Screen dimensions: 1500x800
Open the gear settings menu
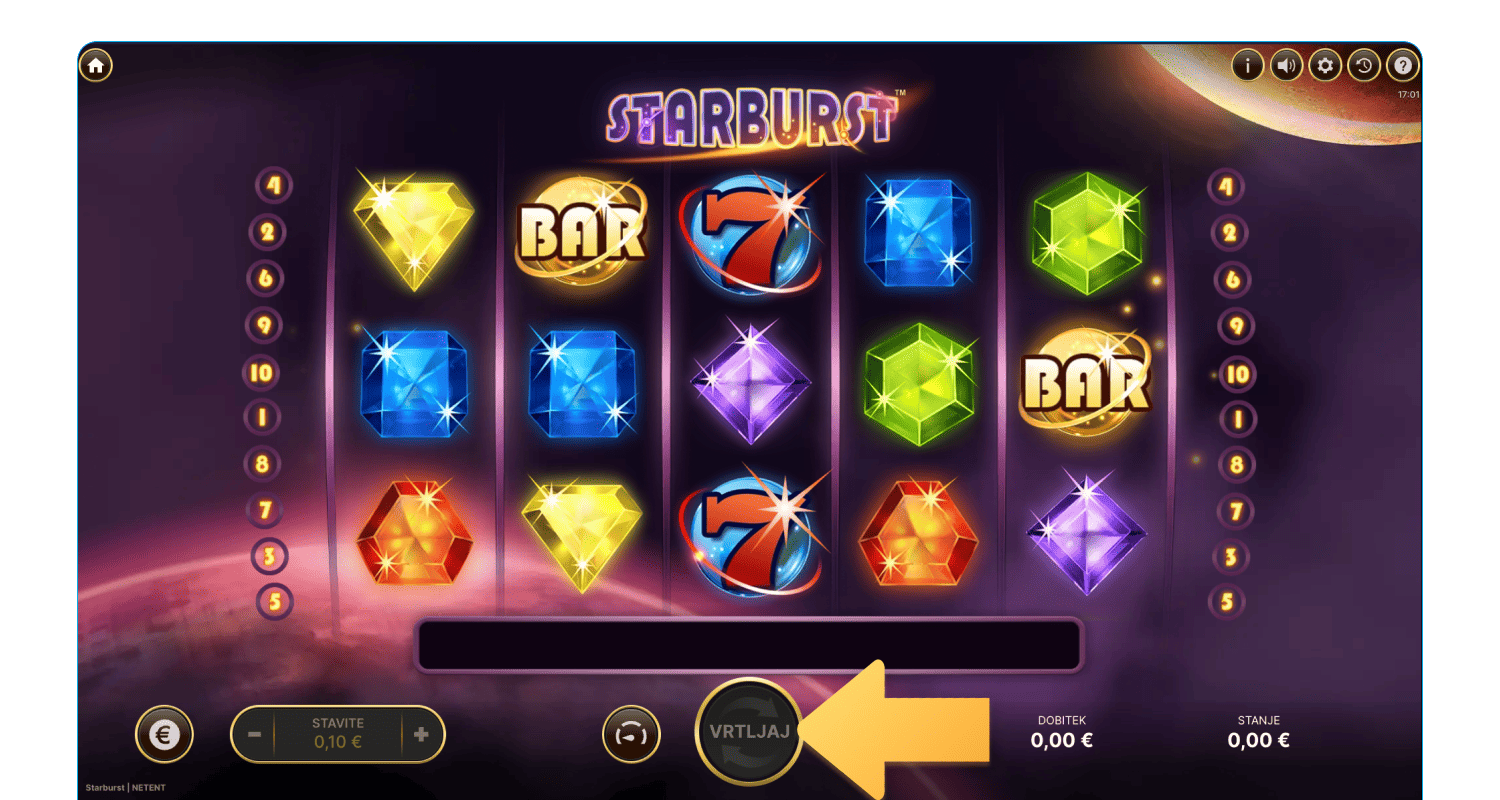click(x=1325, y=66)
